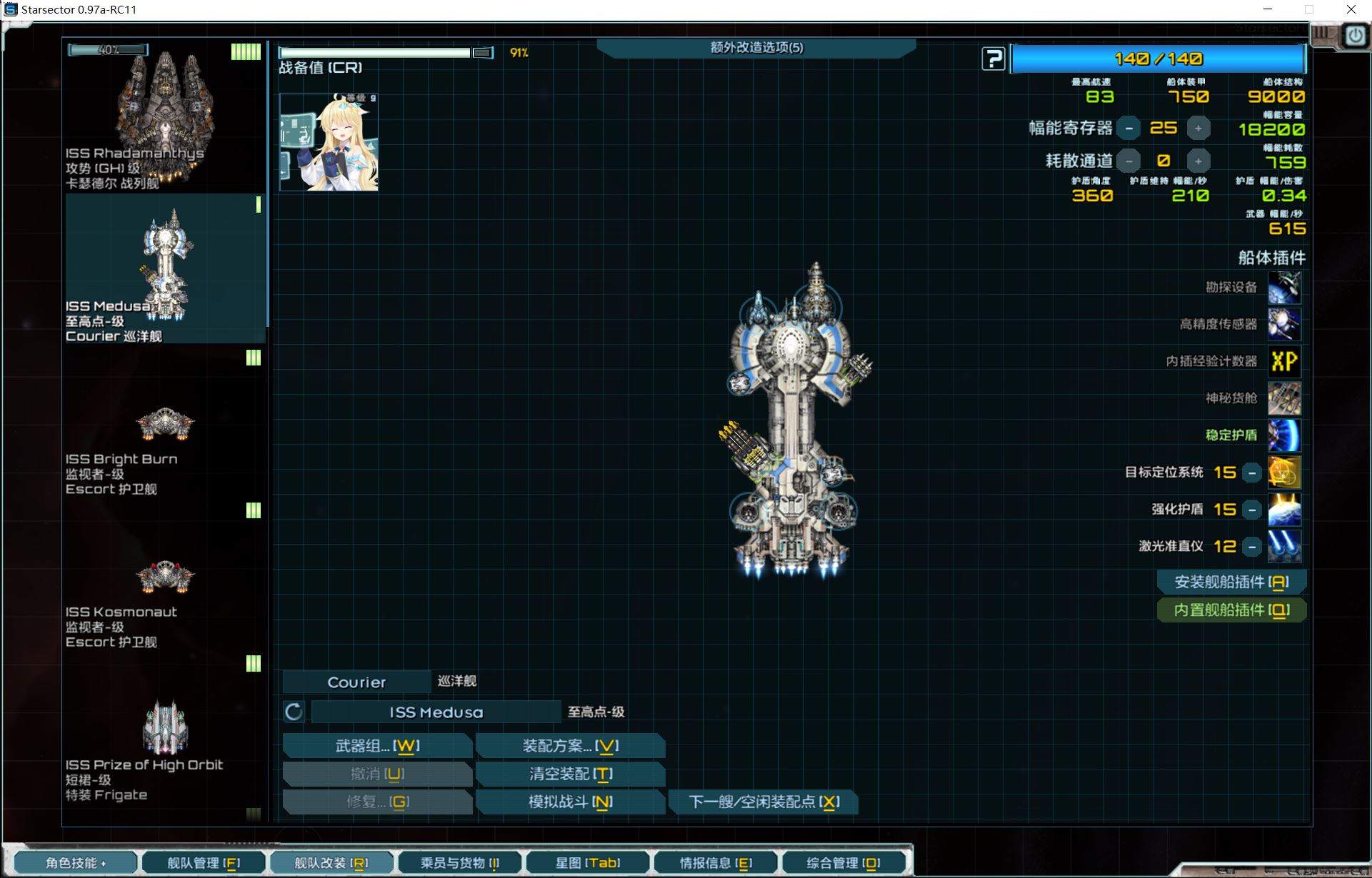Decrease 幅能寄存器 capacitors with minus
Image resolution: width=1372 pixels, height=878 pixels.
click(1128, 128)
